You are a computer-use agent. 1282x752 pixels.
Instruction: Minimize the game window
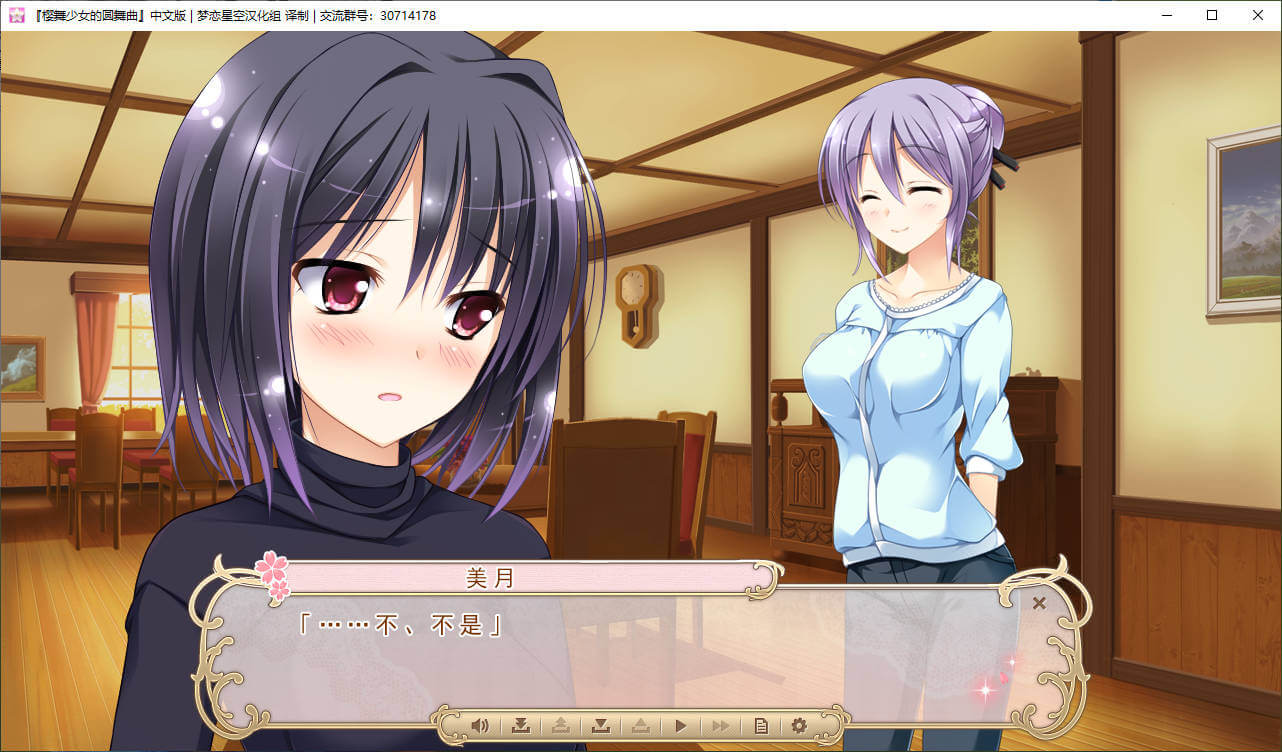[x=1166, y=15]
